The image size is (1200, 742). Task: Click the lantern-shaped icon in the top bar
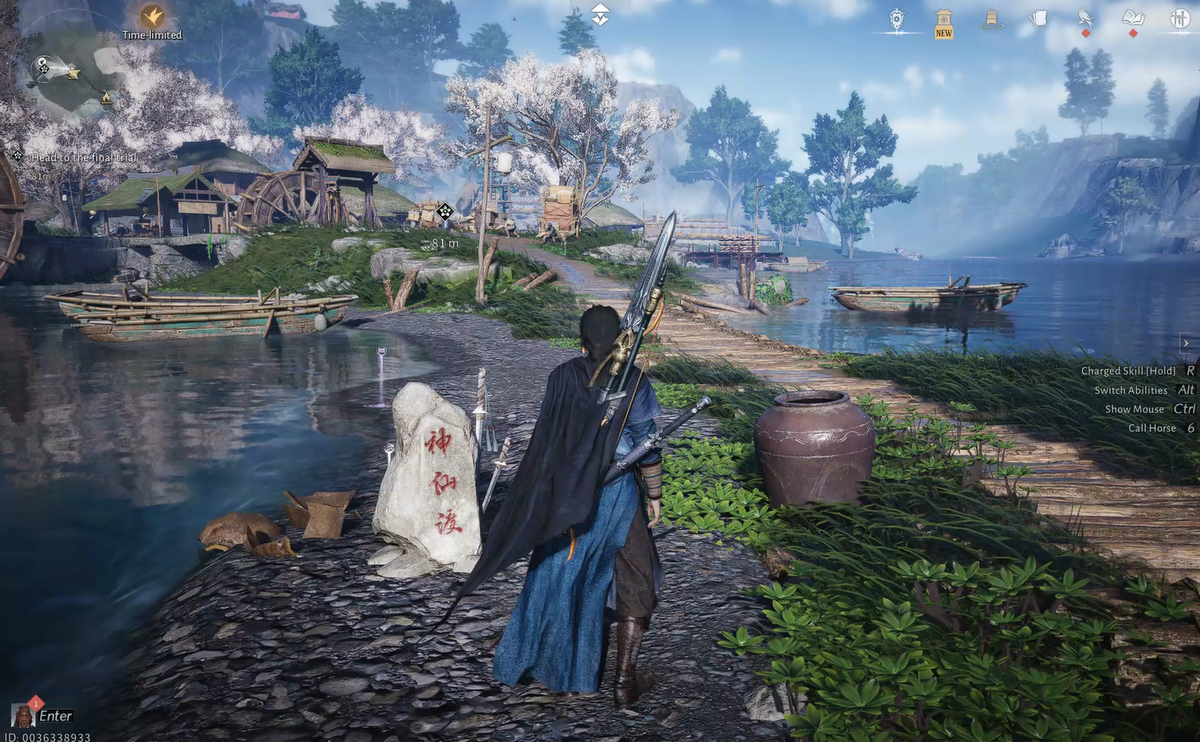(897, 19)
